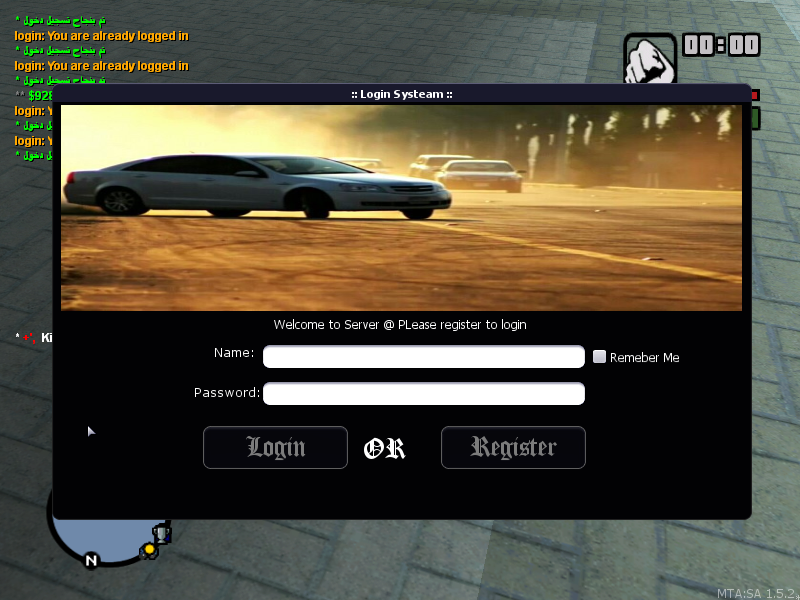Open the Register button
The image size is (800, 600).
[513, 447]
